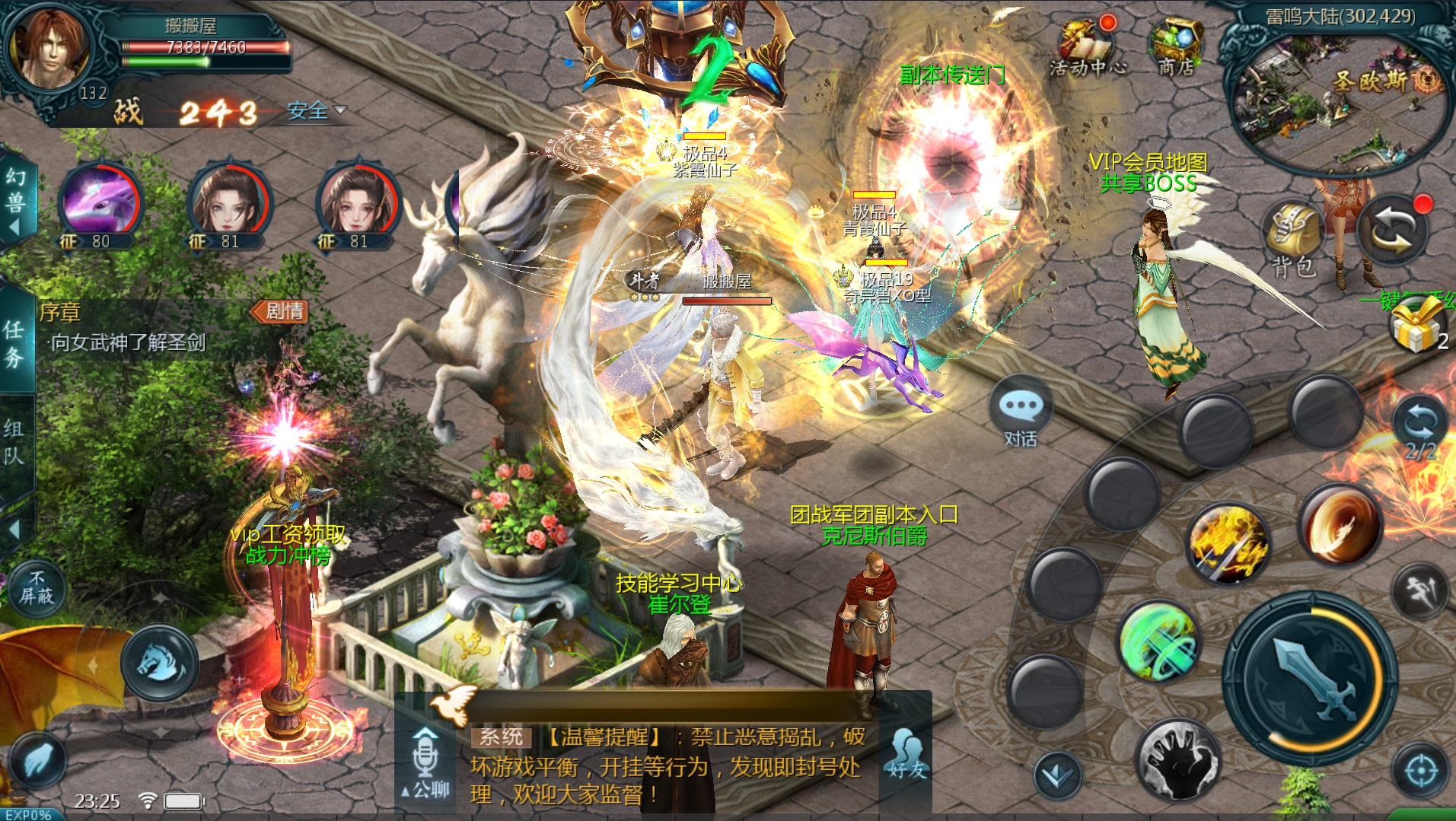Switch to the 组队 team tab
This screenshot has width=1456, height=821.
point(14,441)
